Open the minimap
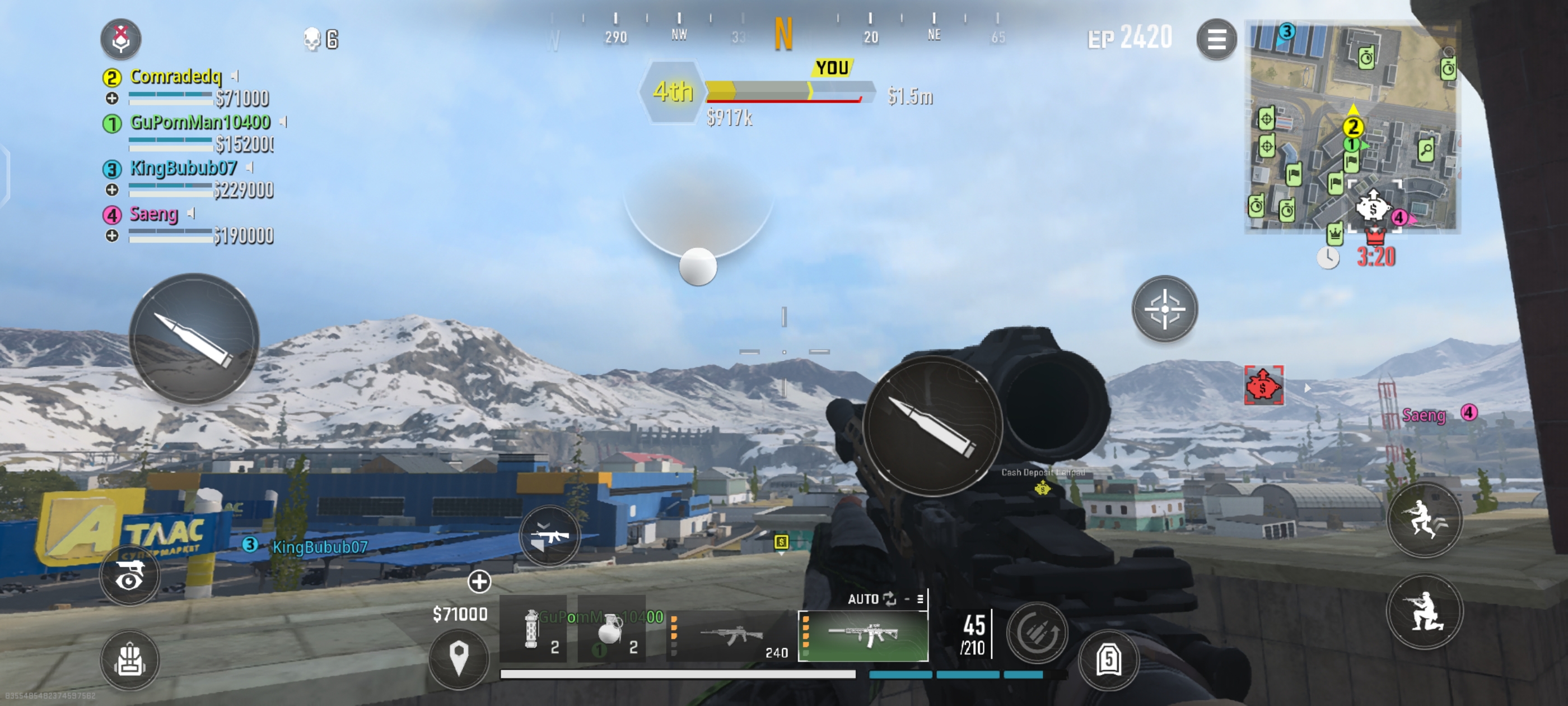1568x706 pixels. coord(1352,127)
